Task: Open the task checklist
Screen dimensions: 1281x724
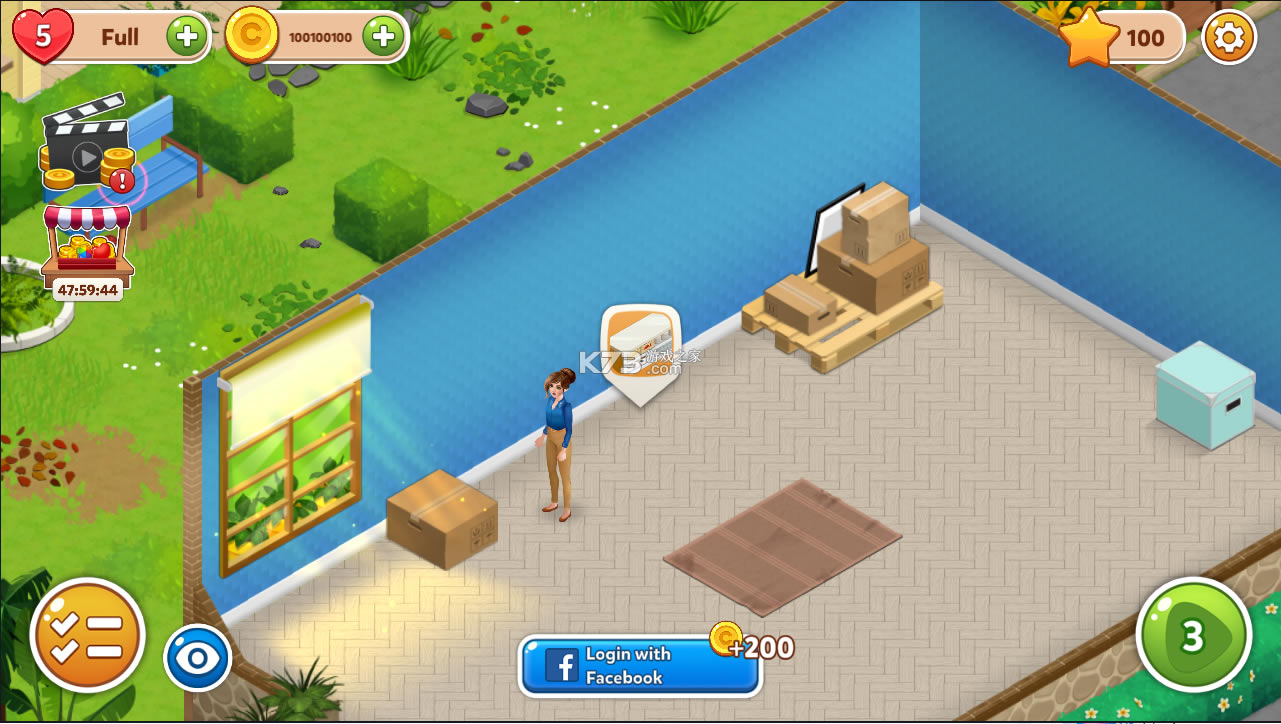Action: pos(88,635)
